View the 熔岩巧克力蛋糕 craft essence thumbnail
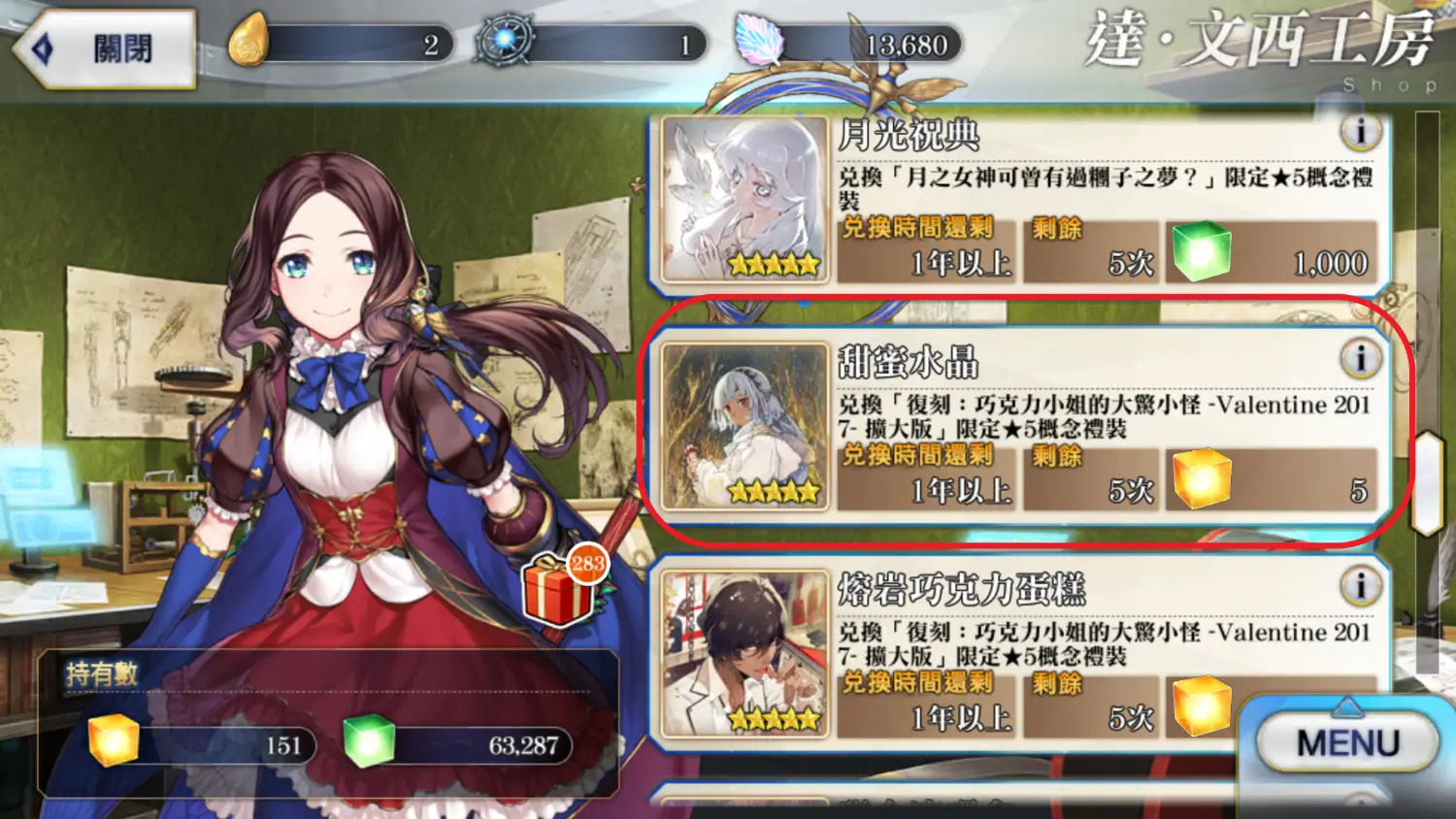The width and height of the screenshot is (1456, 819). [745, 653]
